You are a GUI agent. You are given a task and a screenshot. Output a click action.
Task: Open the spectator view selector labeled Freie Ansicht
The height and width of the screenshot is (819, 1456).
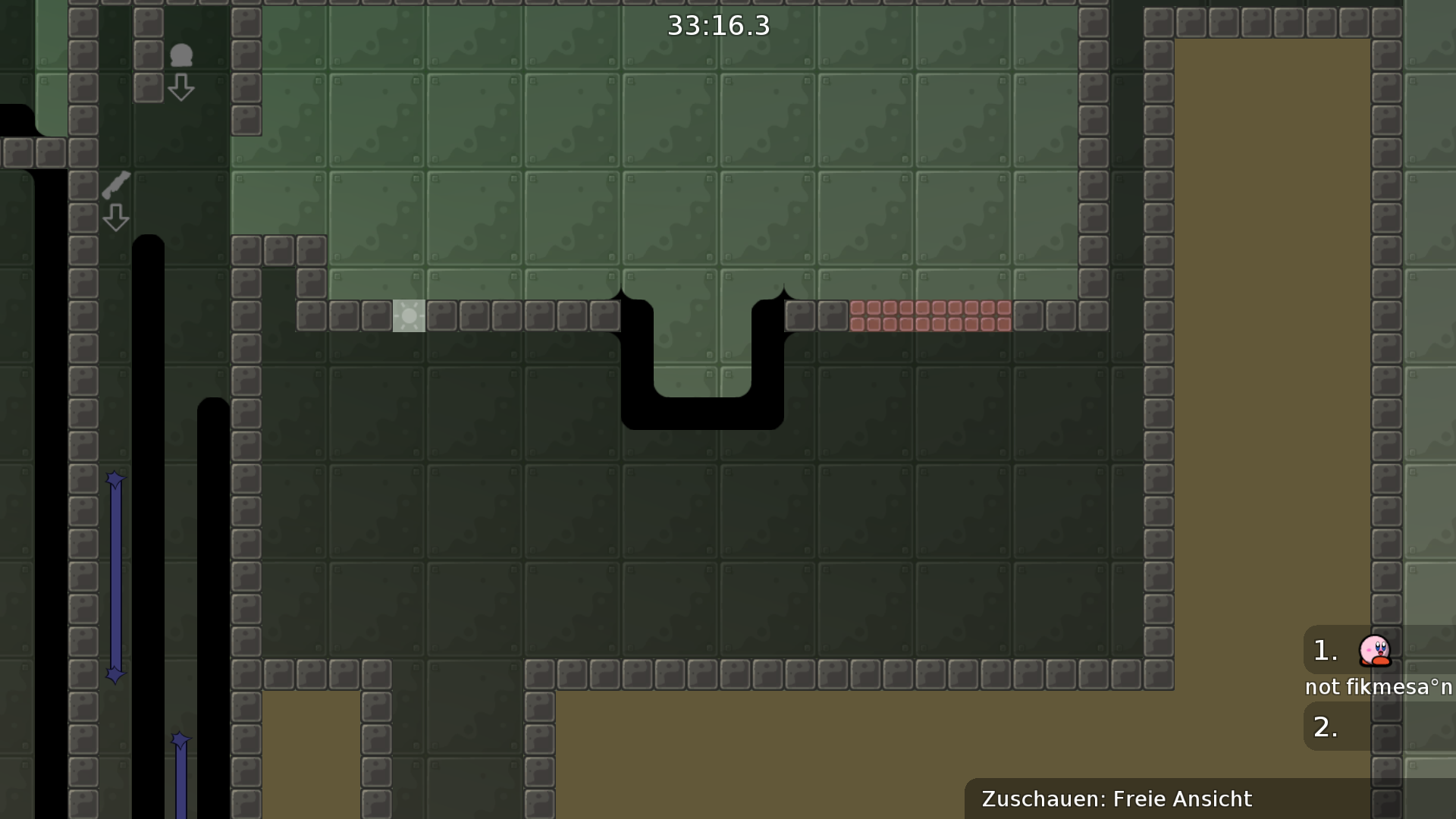(1181, 799)
